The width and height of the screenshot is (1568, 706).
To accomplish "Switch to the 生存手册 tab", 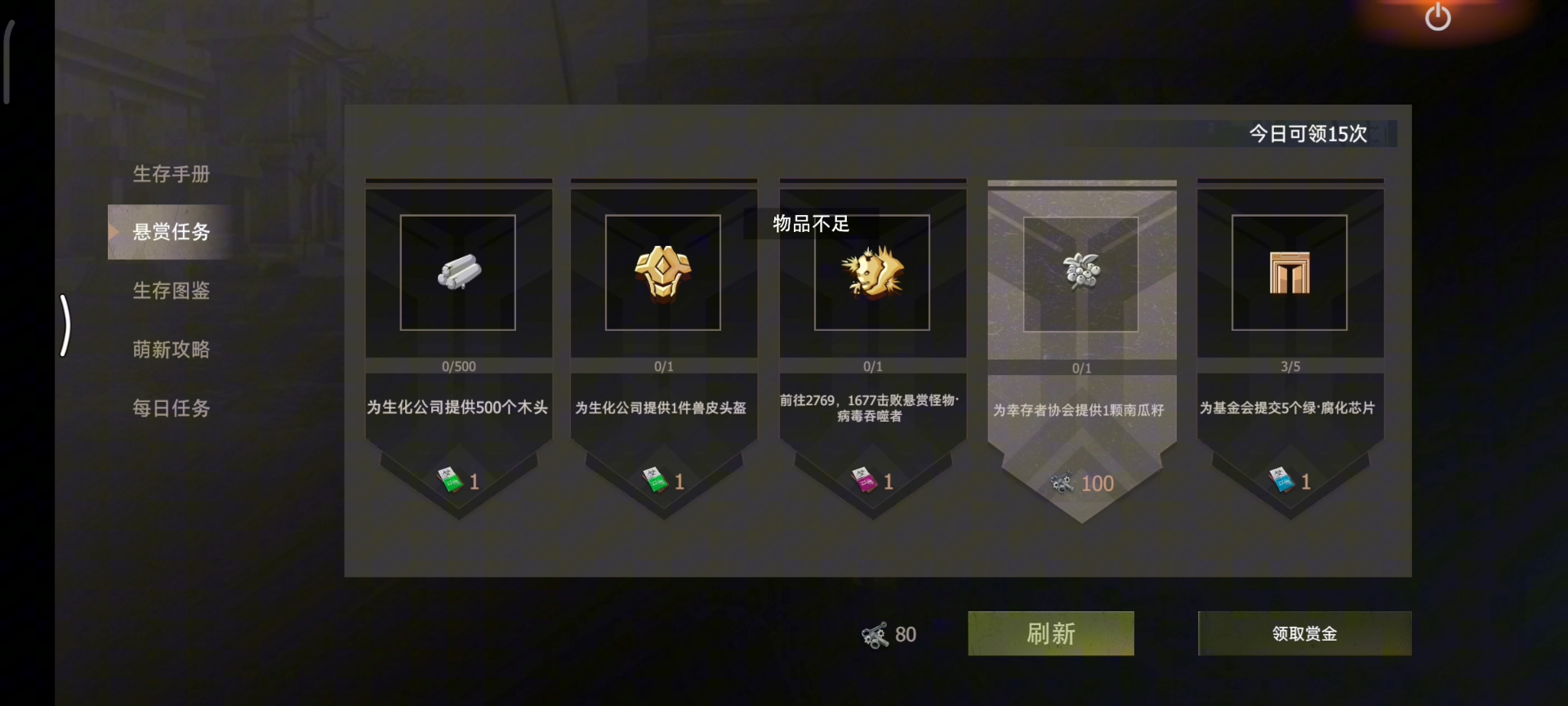I will (x=171, y=173).
